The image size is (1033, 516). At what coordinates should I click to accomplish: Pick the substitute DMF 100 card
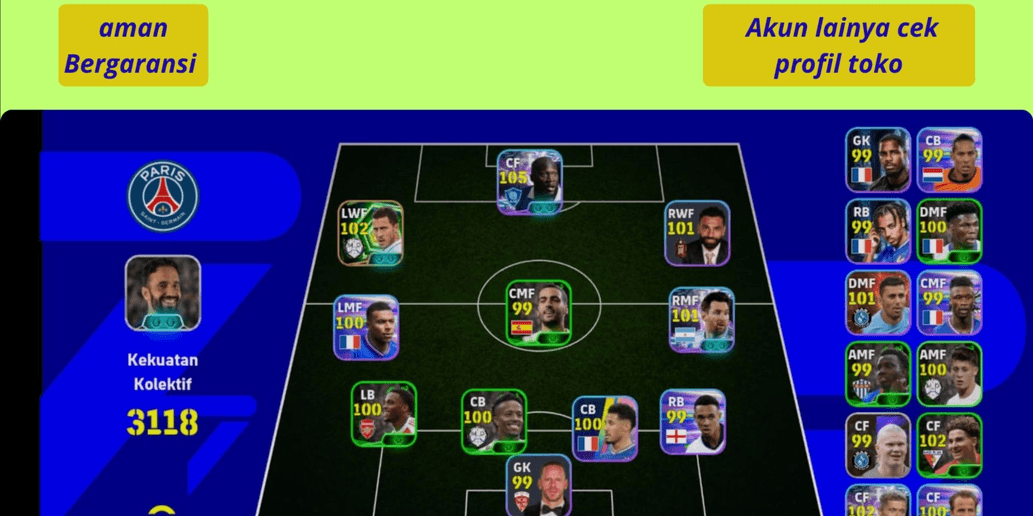[949, 232]
